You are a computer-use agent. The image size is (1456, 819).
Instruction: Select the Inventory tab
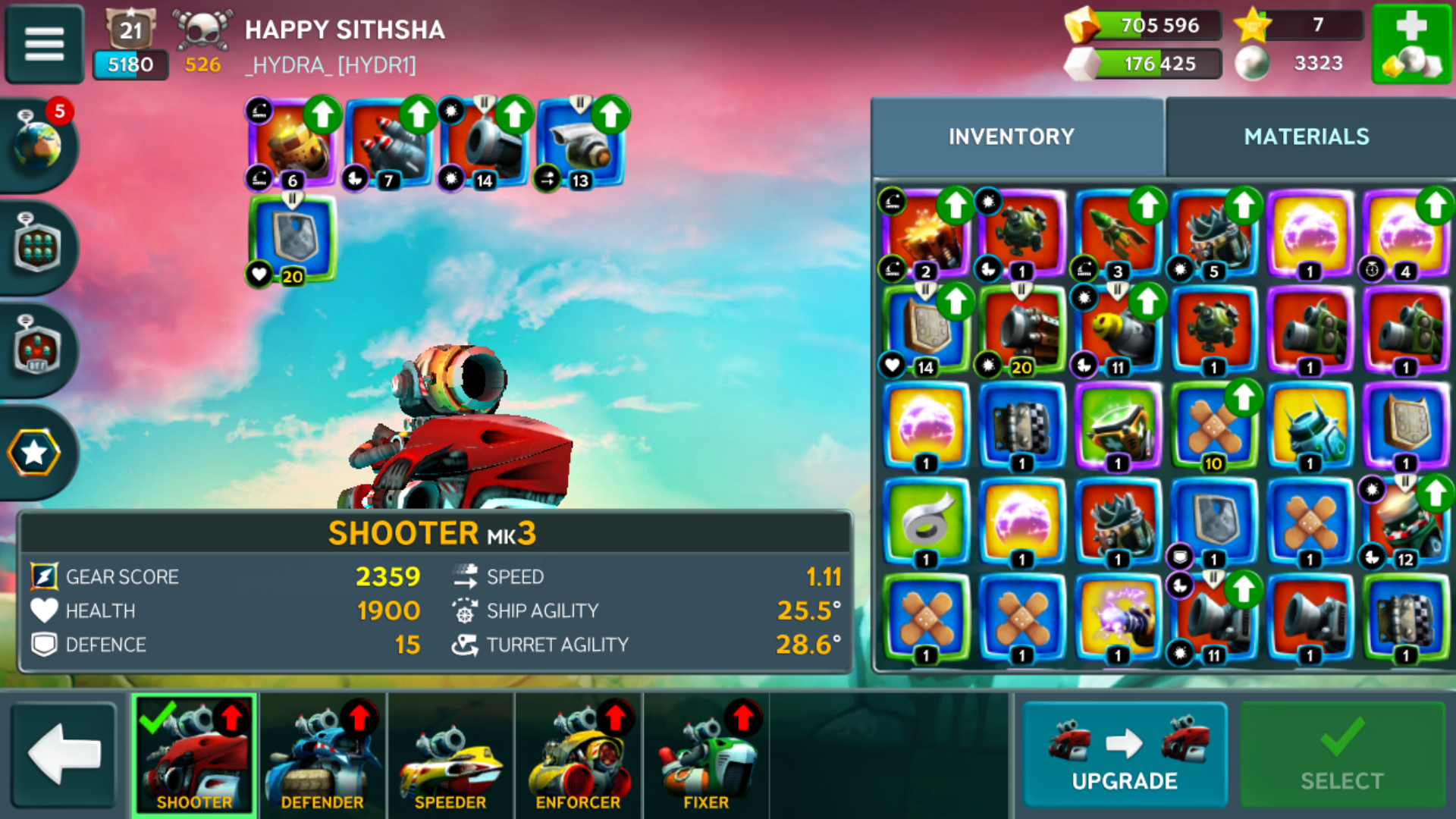click(x=1011, y=136)
